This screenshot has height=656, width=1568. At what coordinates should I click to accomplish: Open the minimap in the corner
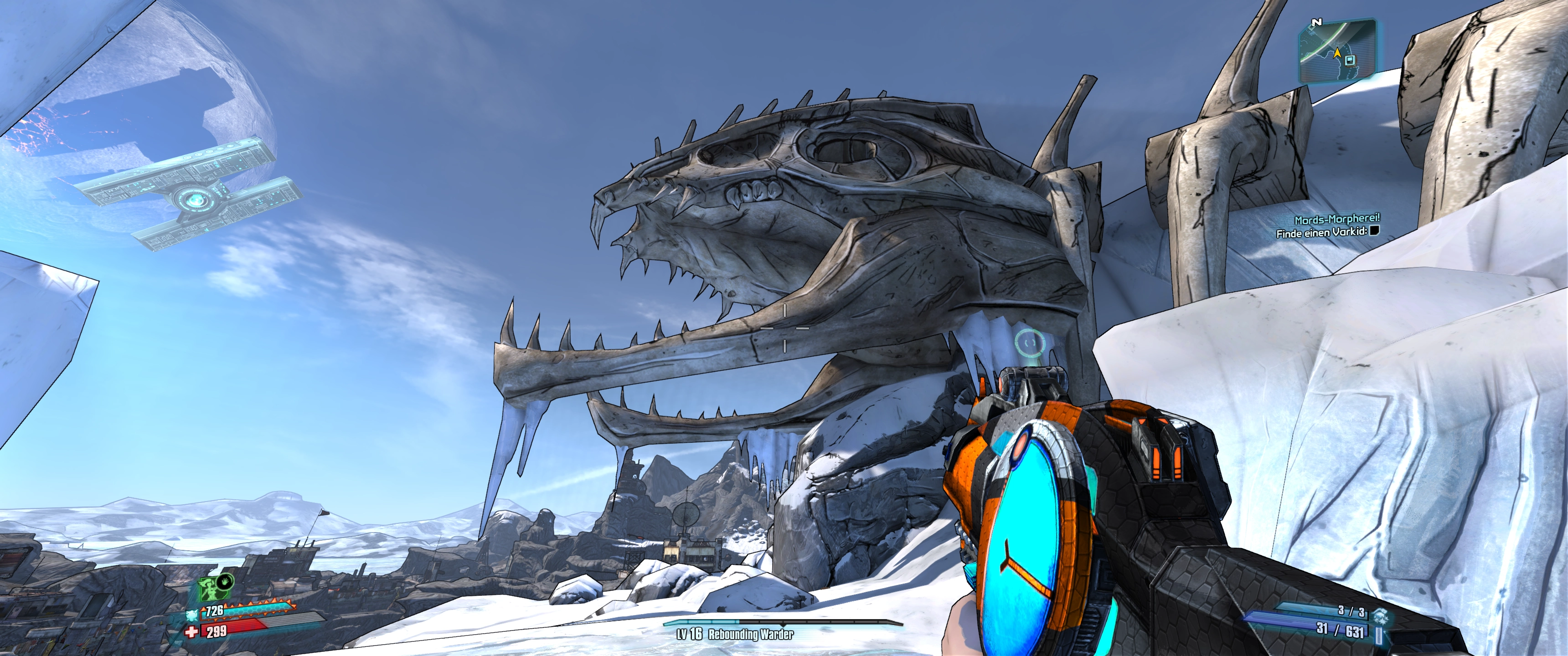click(1337, 51)
